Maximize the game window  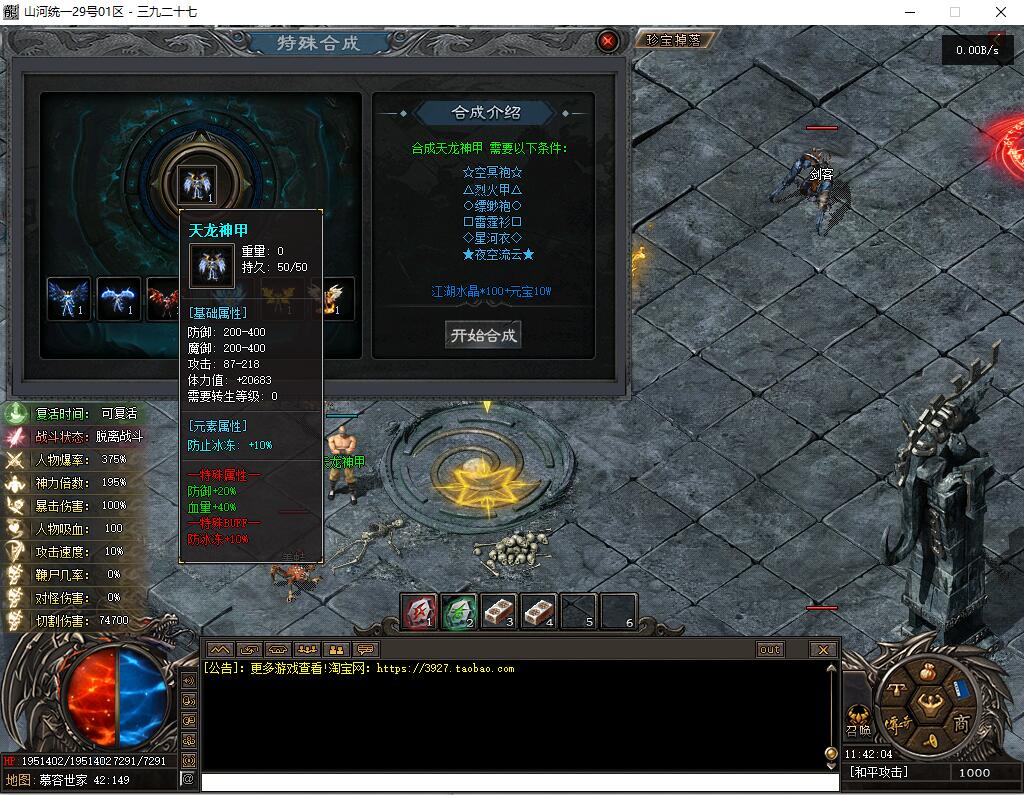click(x=955, y=12)
